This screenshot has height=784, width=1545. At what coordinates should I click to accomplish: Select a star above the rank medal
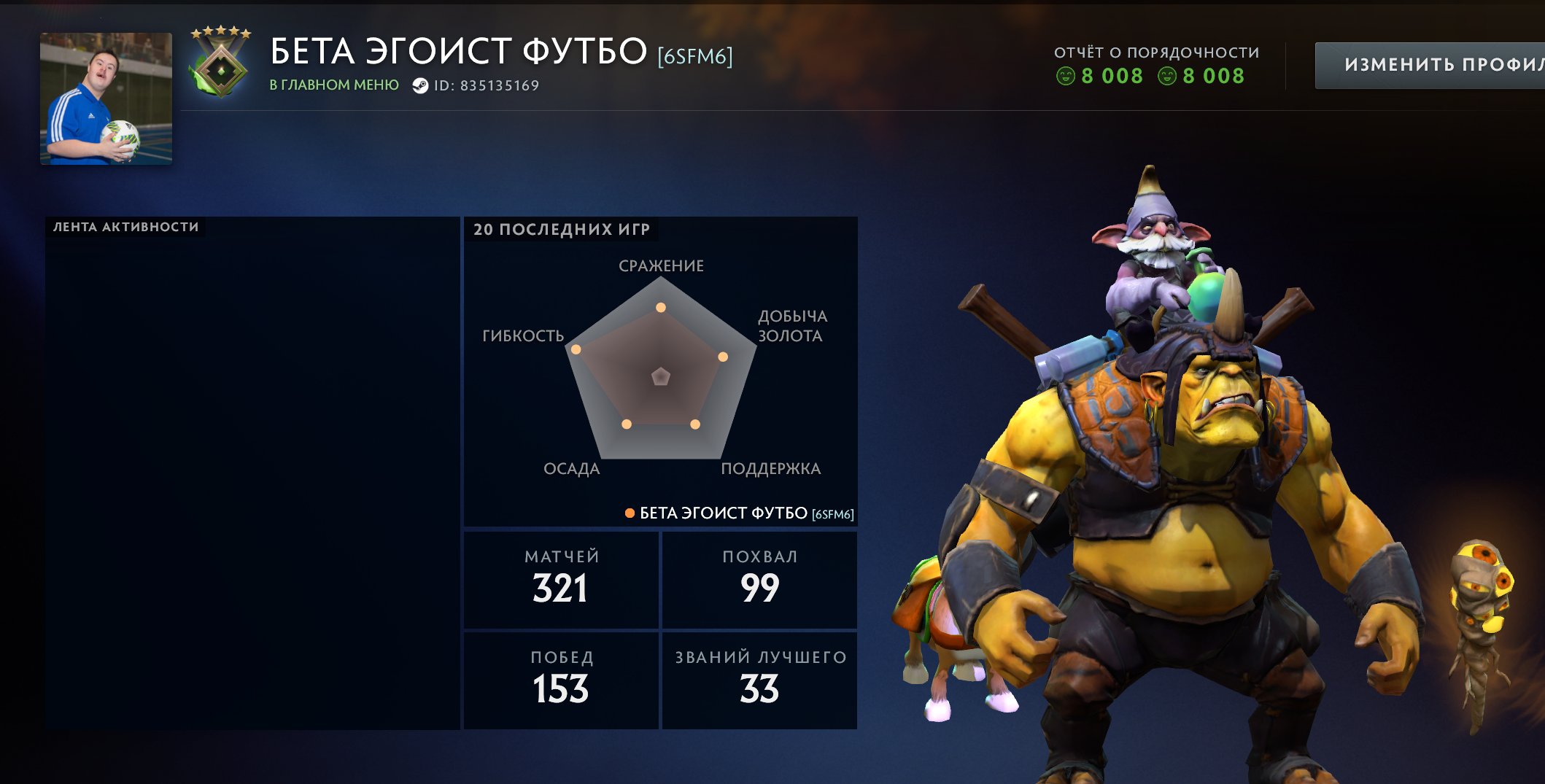click(220, 31)
